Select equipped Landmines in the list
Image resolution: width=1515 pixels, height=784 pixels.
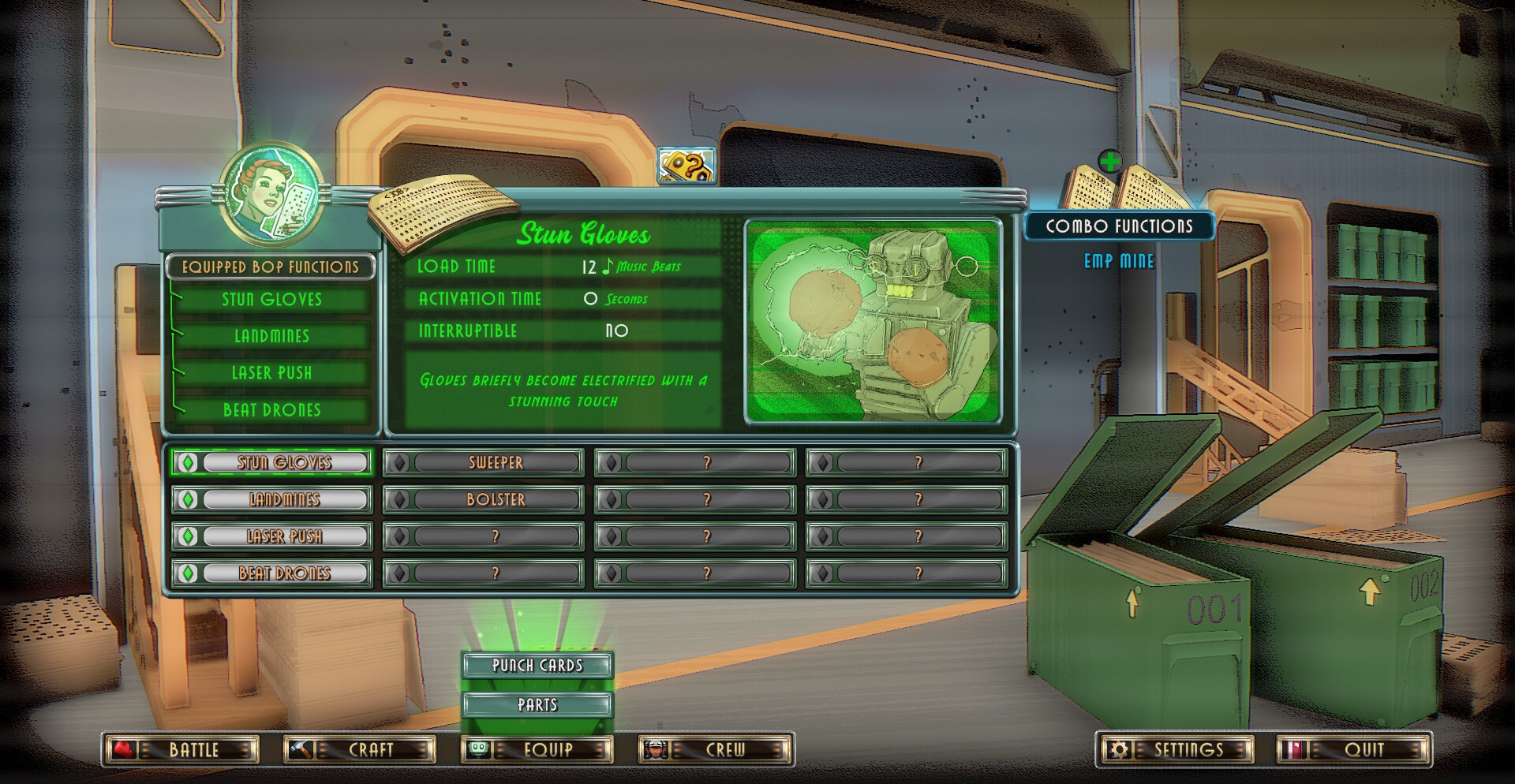tap(272, 336)
